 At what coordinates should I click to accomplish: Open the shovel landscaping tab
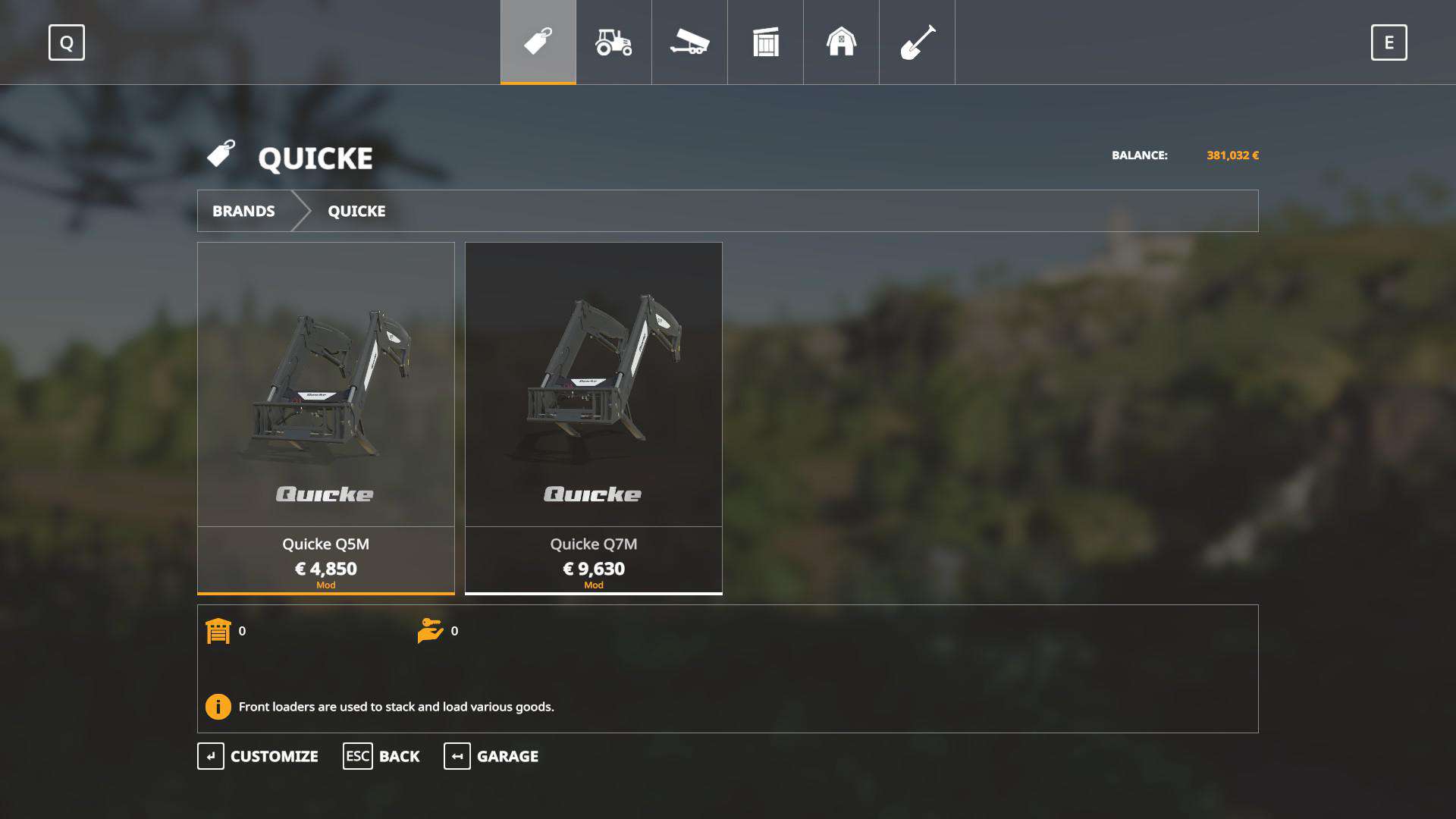[x=917, y=42]
